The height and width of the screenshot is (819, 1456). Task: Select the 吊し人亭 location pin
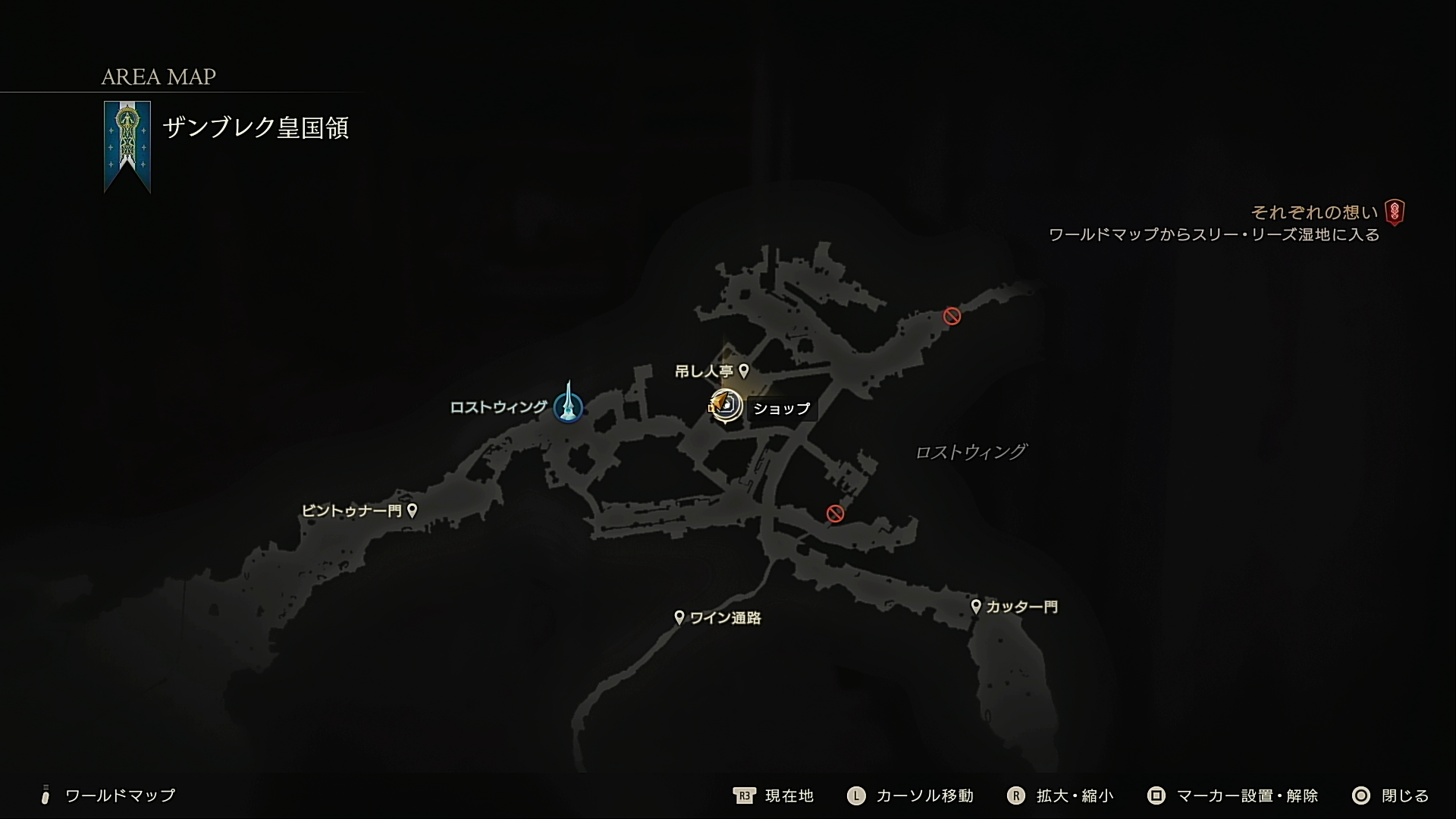pyautogui.click(x=745, y=371)
